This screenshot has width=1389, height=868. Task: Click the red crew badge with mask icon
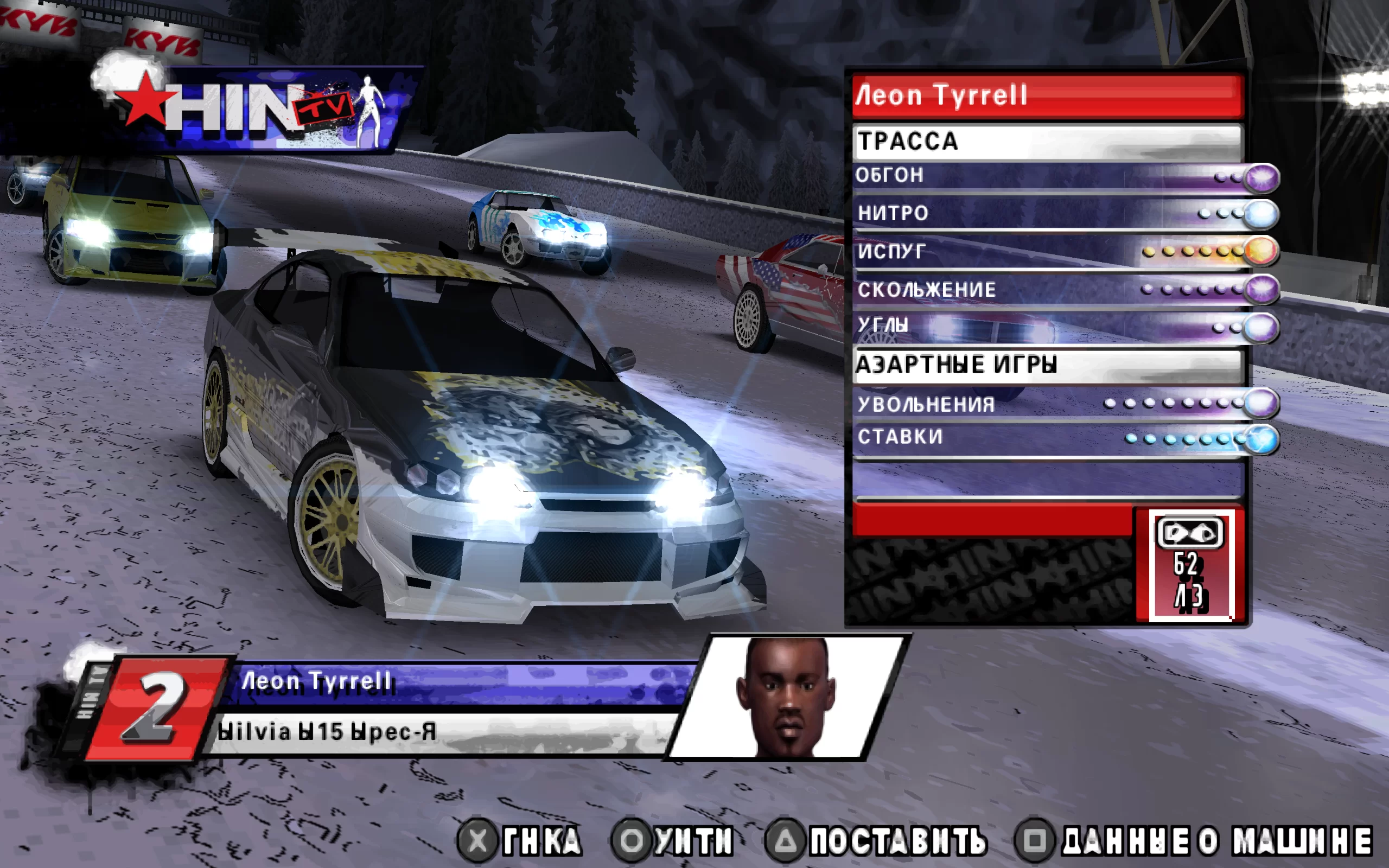1190,565
